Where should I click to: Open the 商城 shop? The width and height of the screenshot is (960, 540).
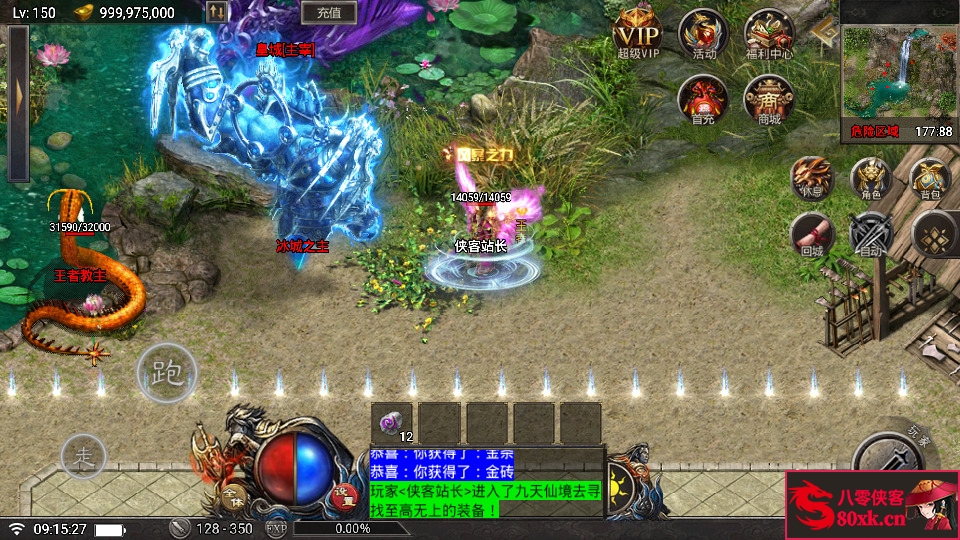point(768,98)
